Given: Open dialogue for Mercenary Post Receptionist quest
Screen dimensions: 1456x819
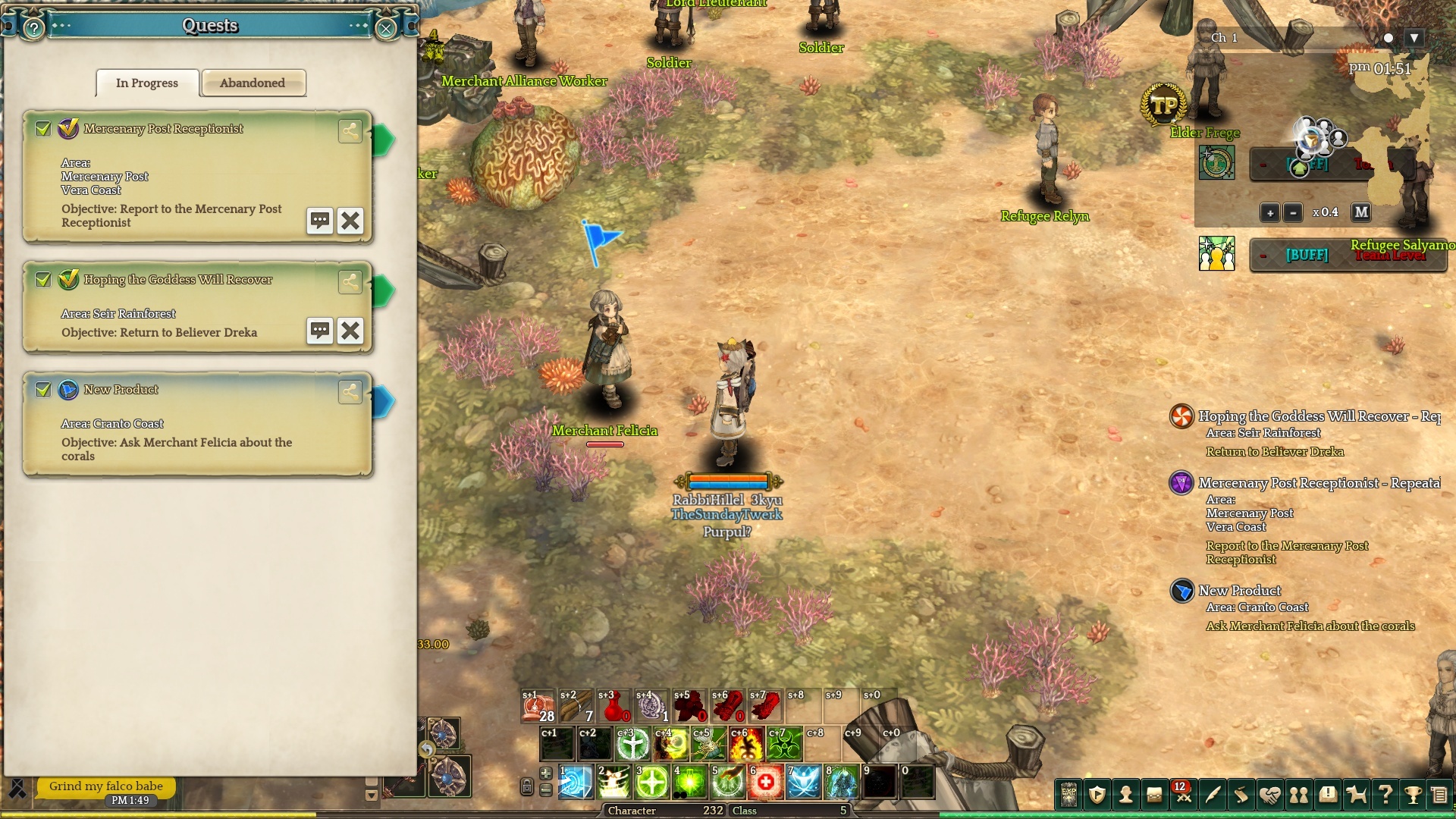Looking at the screenshot, I should 320,221.
